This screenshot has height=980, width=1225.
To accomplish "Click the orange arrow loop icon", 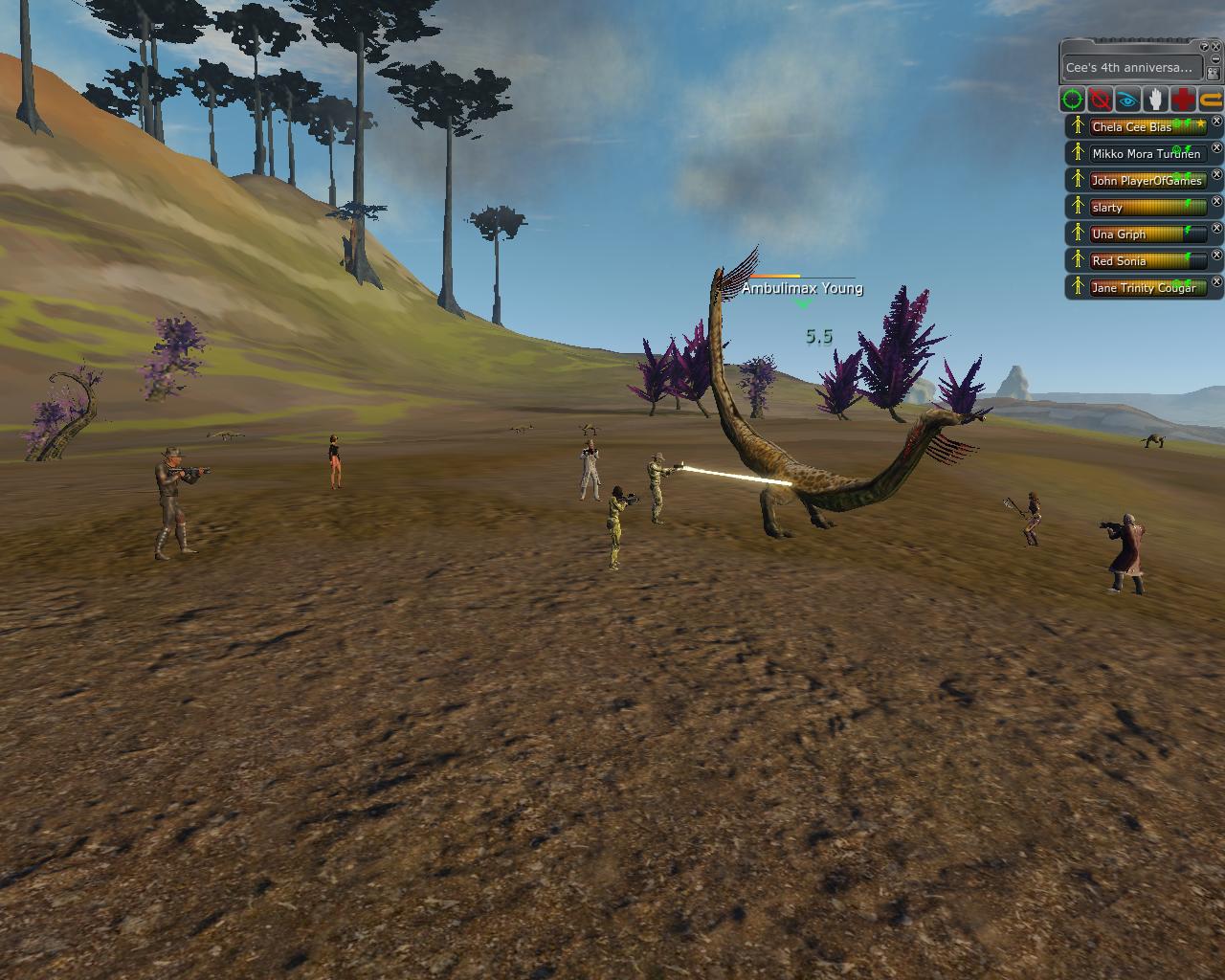I will (x=1211, y=100).
